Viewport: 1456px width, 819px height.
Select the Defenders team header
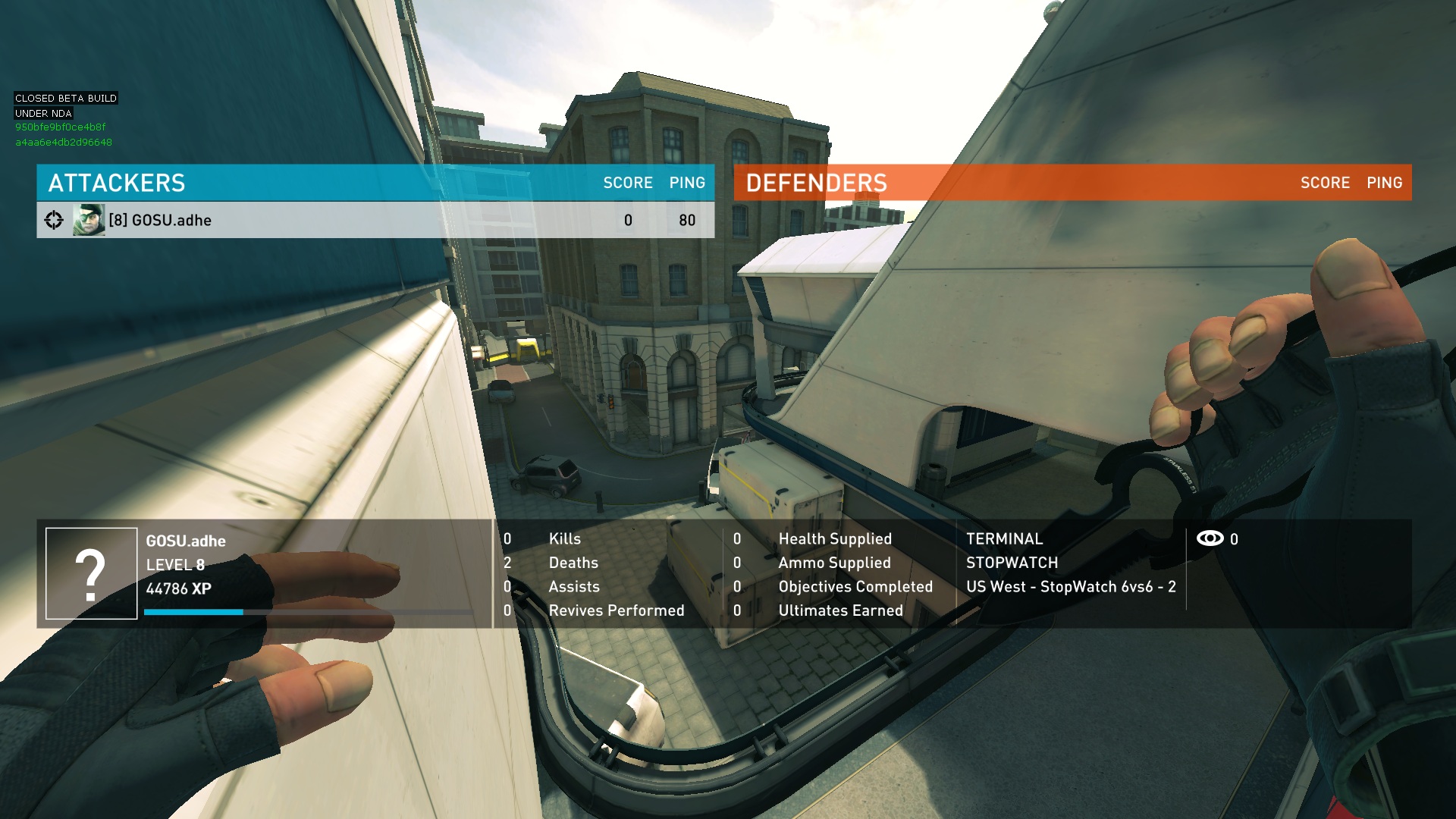coord(816,183)
